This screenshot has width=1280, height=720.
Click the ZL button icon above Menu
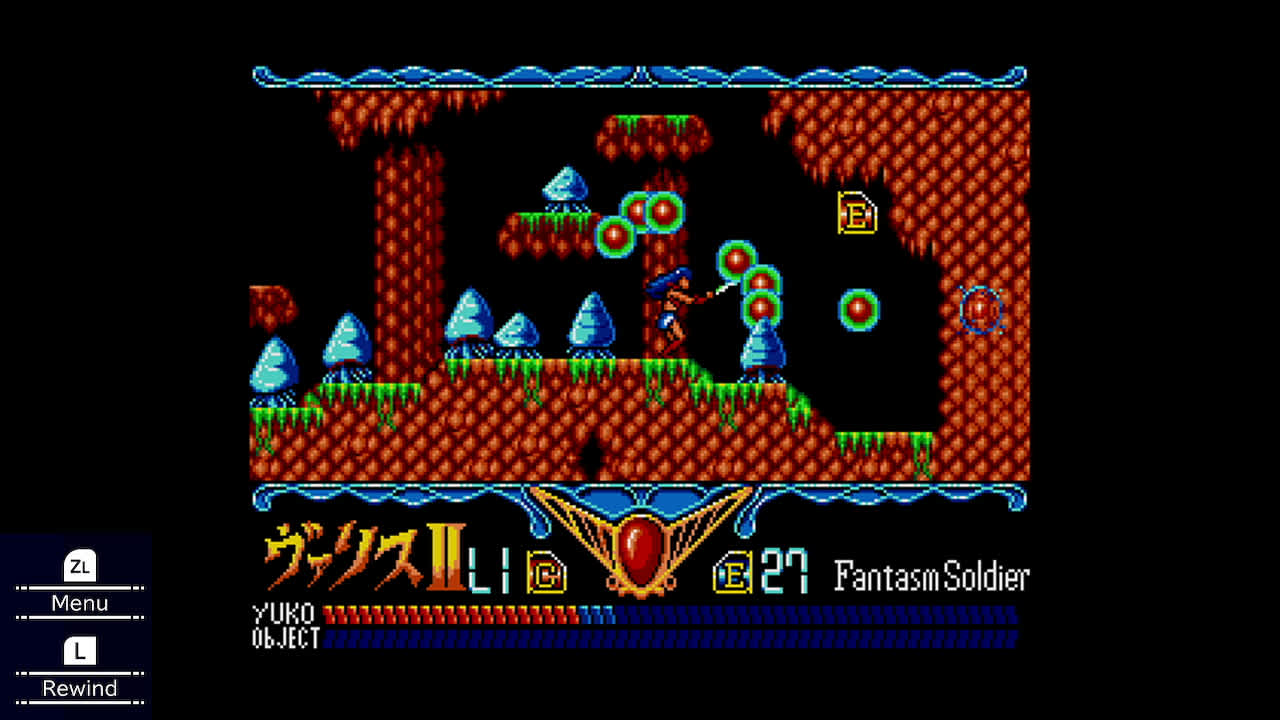[79, 568]
